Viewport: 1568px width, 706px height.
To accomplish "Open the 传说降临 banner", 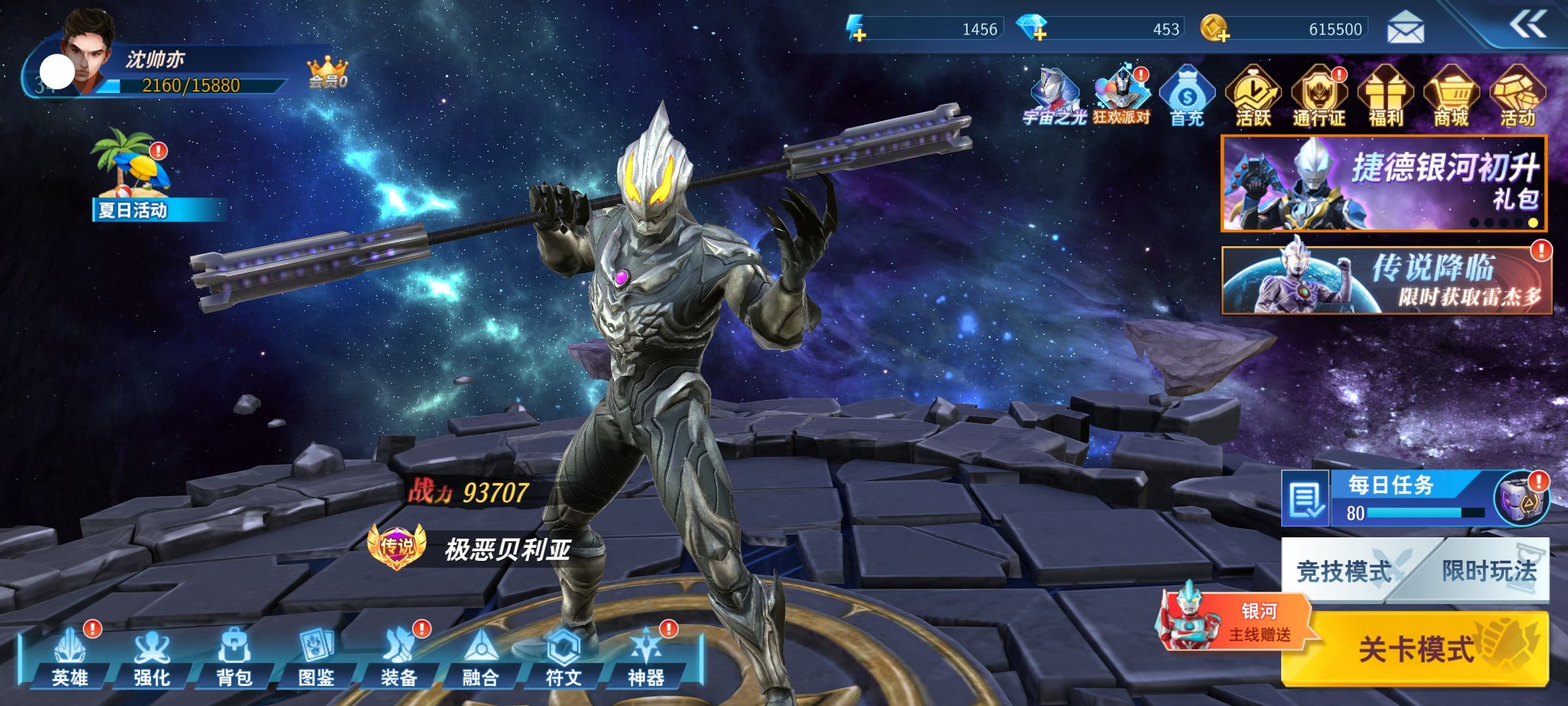I will [1386, 280].
